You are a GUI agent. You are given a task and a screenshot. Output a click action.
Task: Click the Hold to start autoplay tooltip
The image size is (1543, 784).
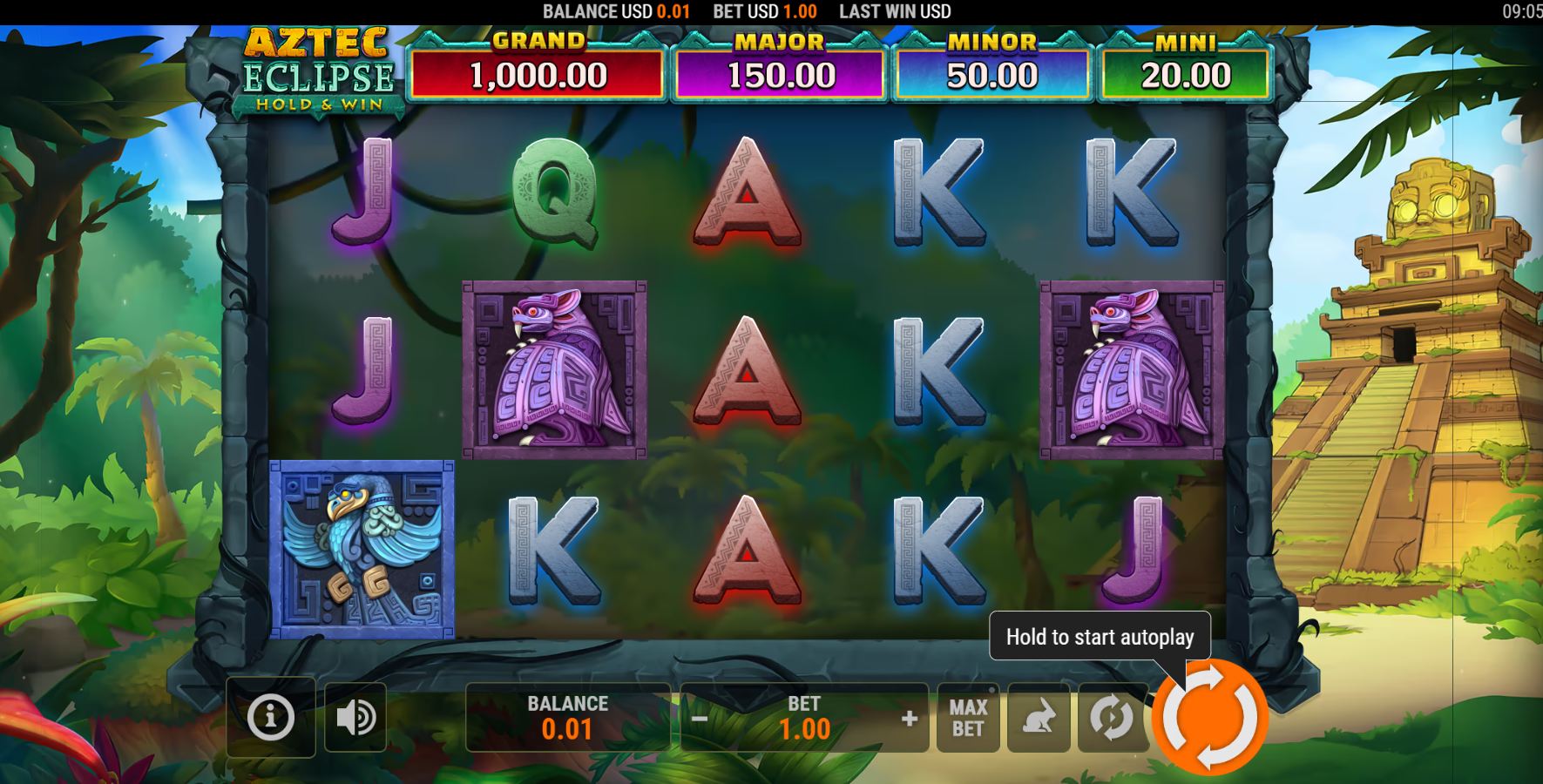pos(1100,637)
